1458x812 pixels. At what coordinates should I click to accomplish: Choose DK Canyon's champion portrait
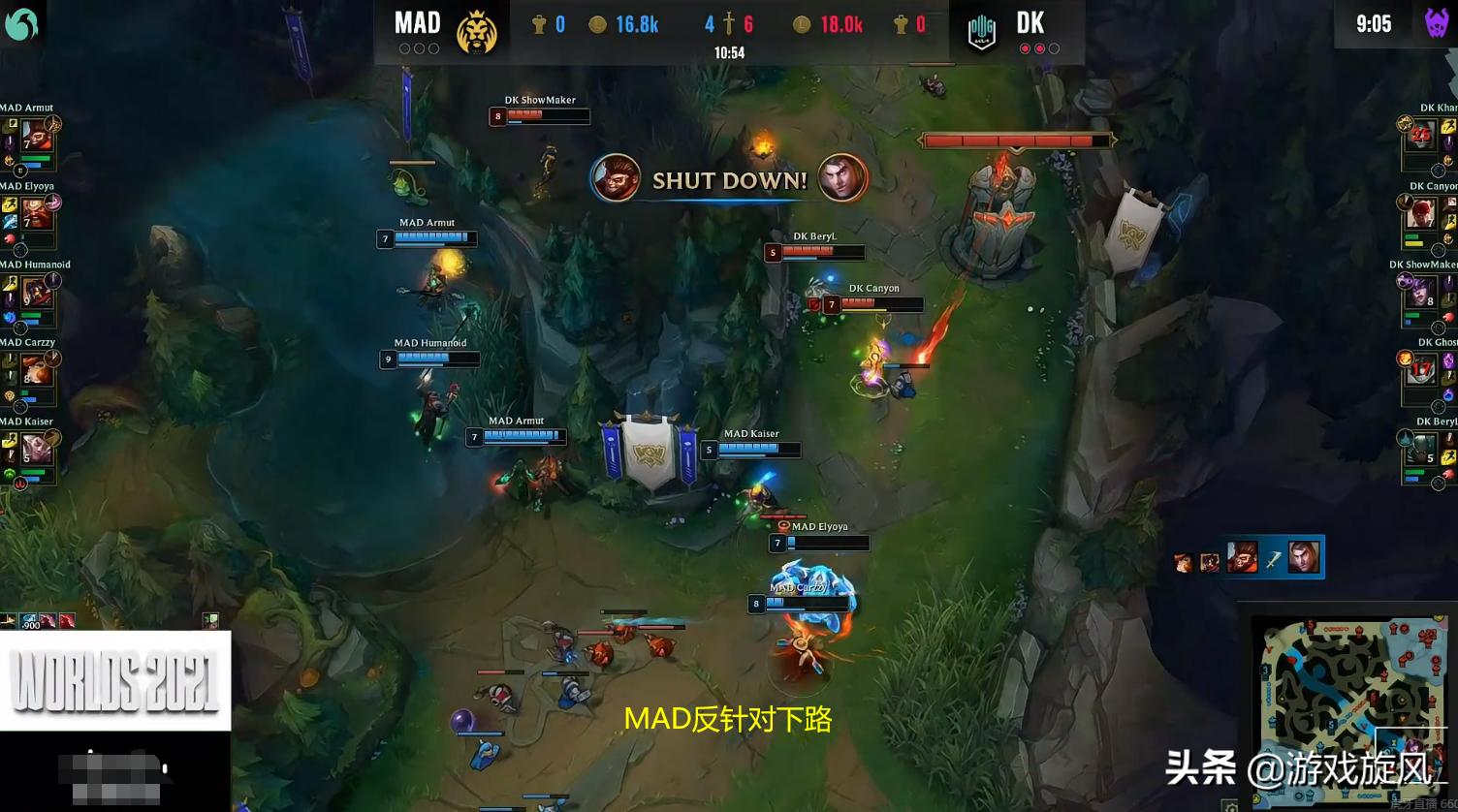coord(1421,213)
